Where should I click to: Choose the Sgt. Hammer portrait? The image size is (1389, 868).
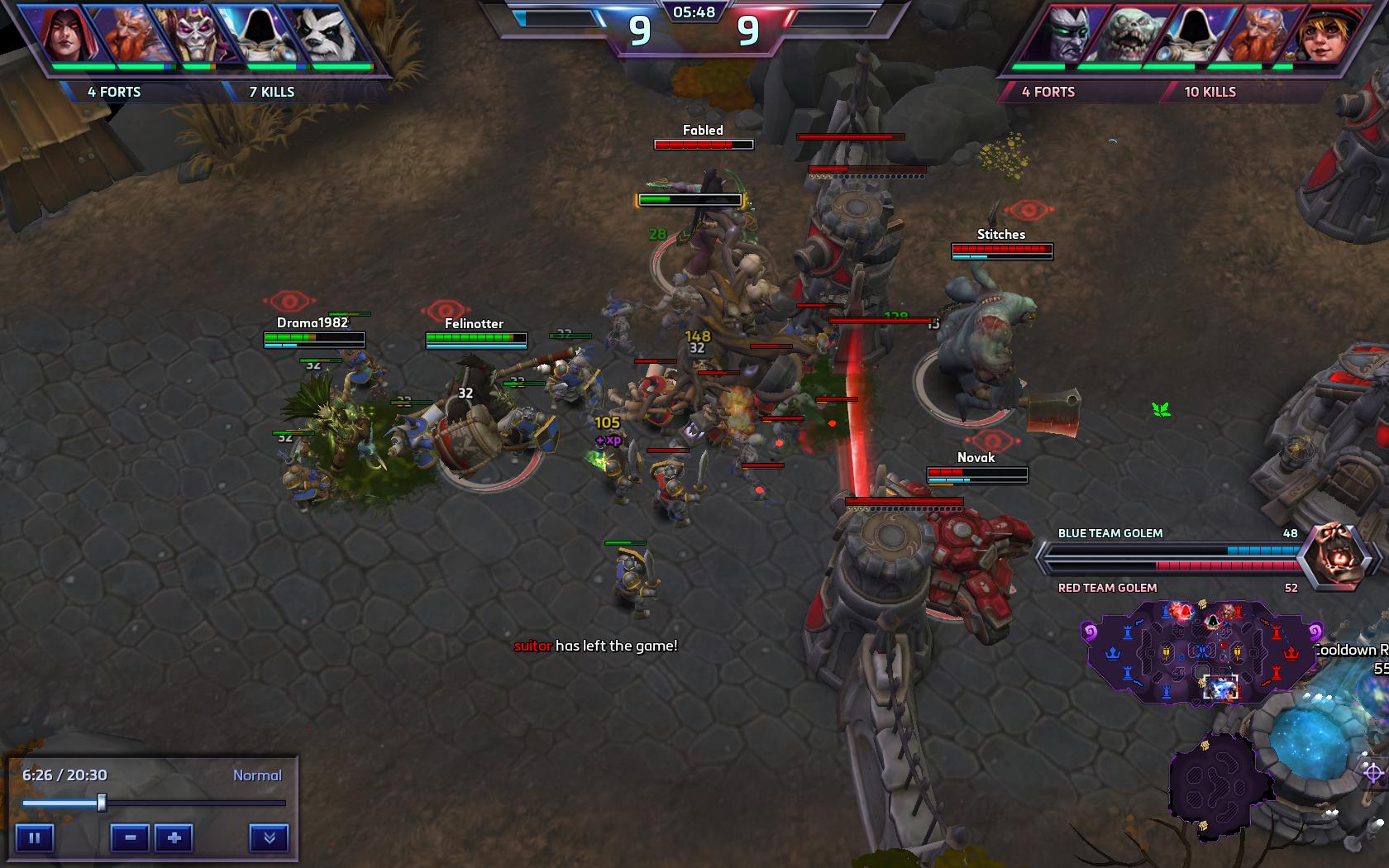click(1321, 35)
